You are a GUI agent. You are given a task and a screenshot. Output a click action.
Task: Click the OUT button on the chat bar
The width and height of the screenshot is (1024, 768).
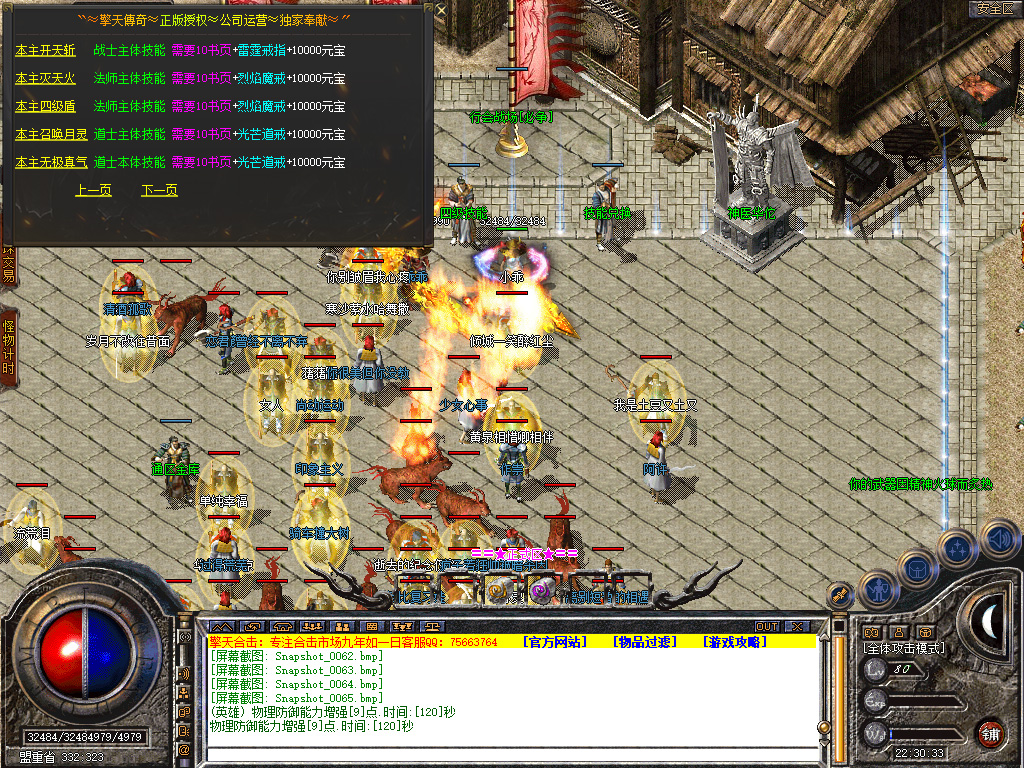coord(767,626)
